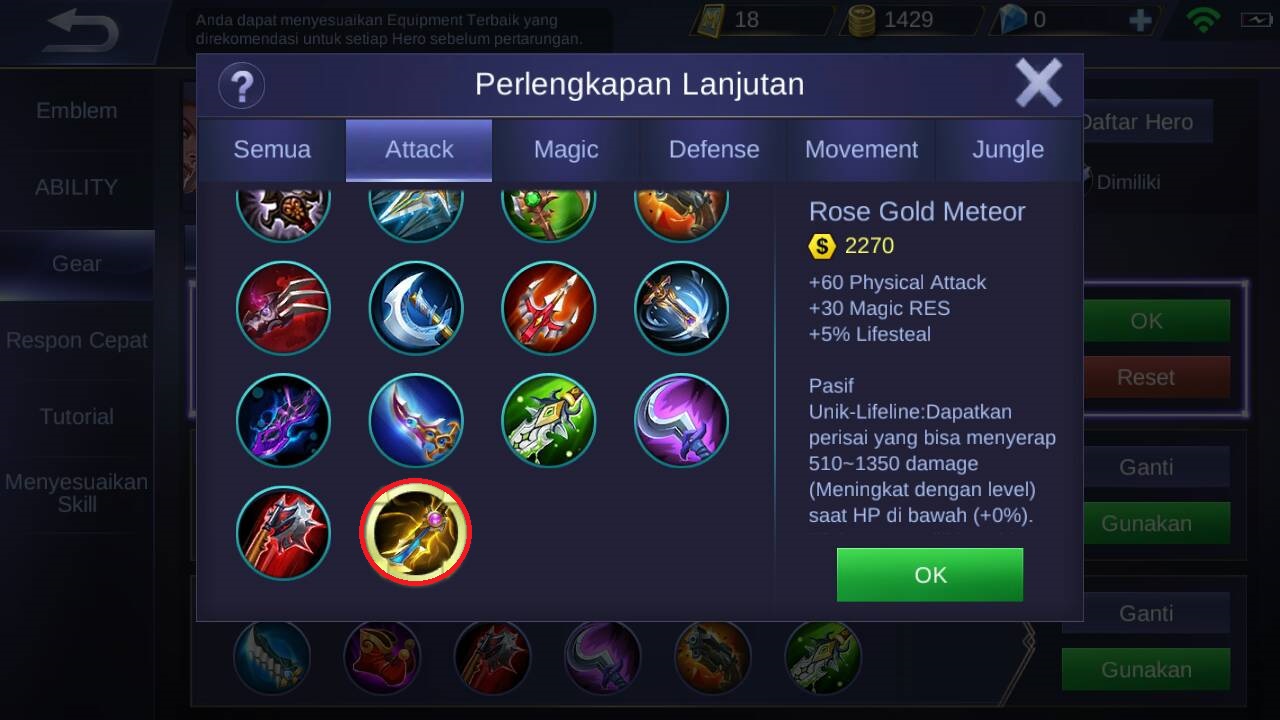Close the Perlengkapan Lanjutan dialog
This screenshot has width=1280, height=720.
(1038, 83)
